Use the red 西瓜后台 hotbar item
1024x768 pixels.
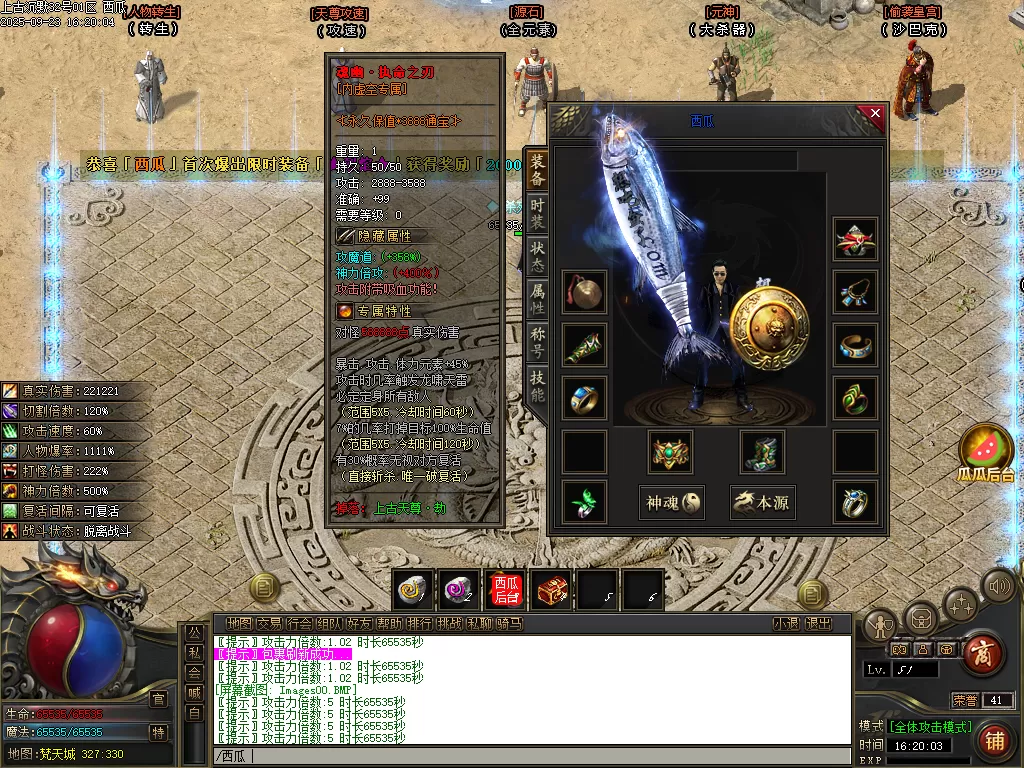[506, 591]
